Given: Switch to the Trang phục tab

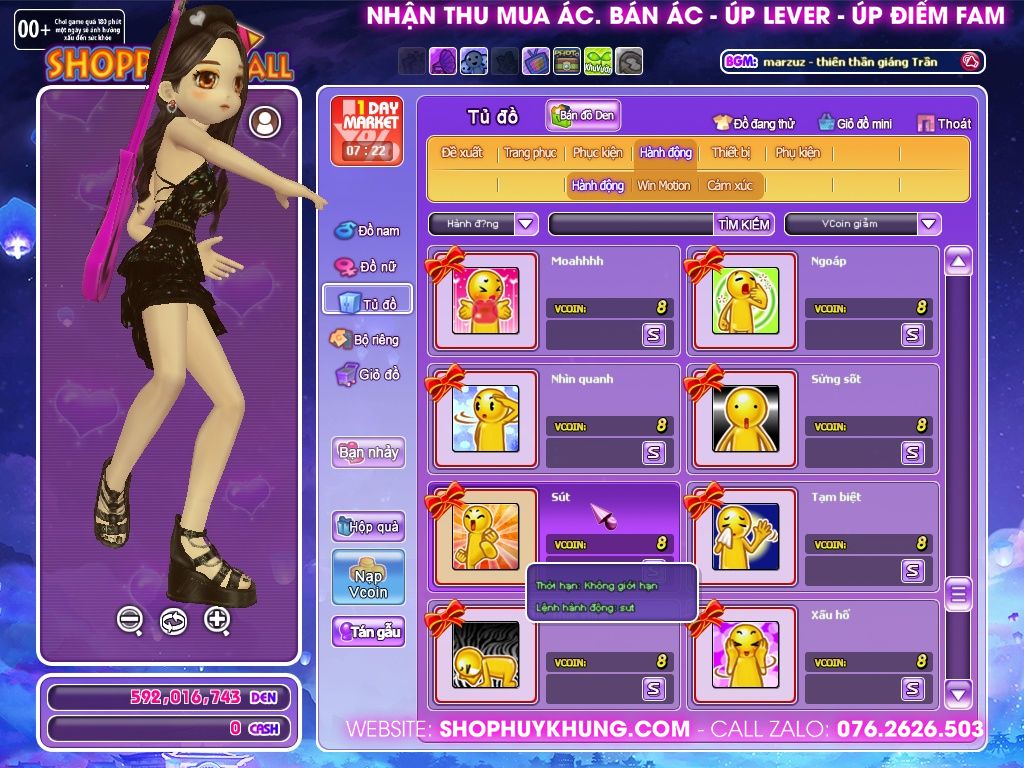Looking at the screenshot, I should [530, 153].
